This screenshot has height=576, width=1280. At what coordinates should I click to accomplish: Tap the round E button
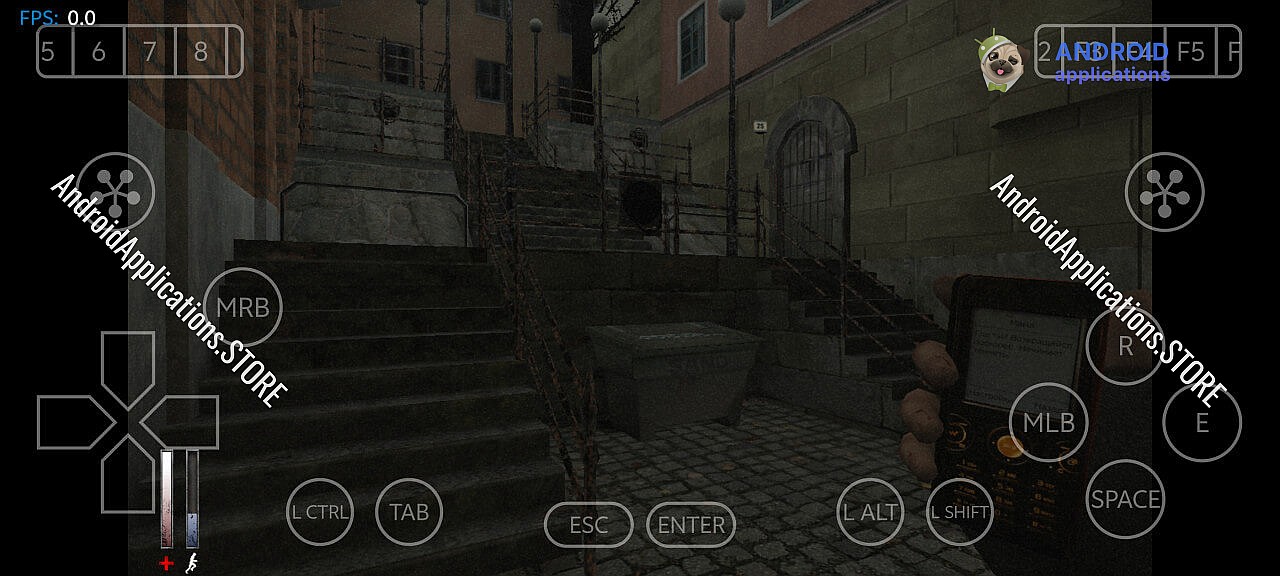1201,422
